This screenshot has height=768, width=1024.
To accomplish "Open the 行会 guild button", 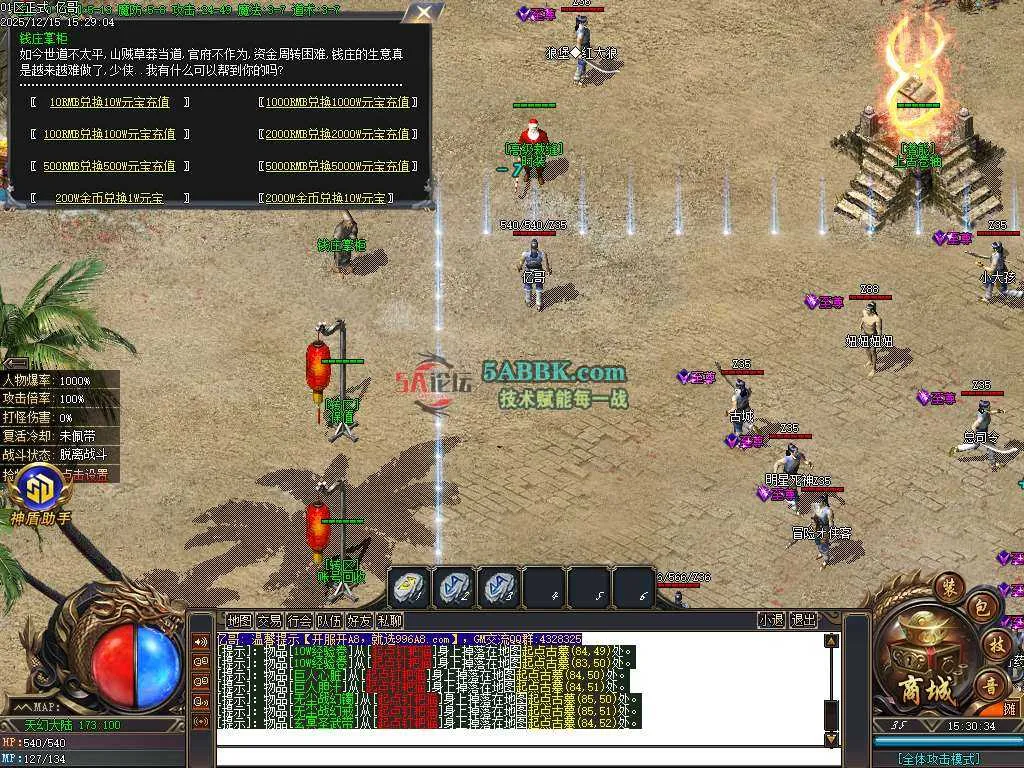I will [299, 620].
